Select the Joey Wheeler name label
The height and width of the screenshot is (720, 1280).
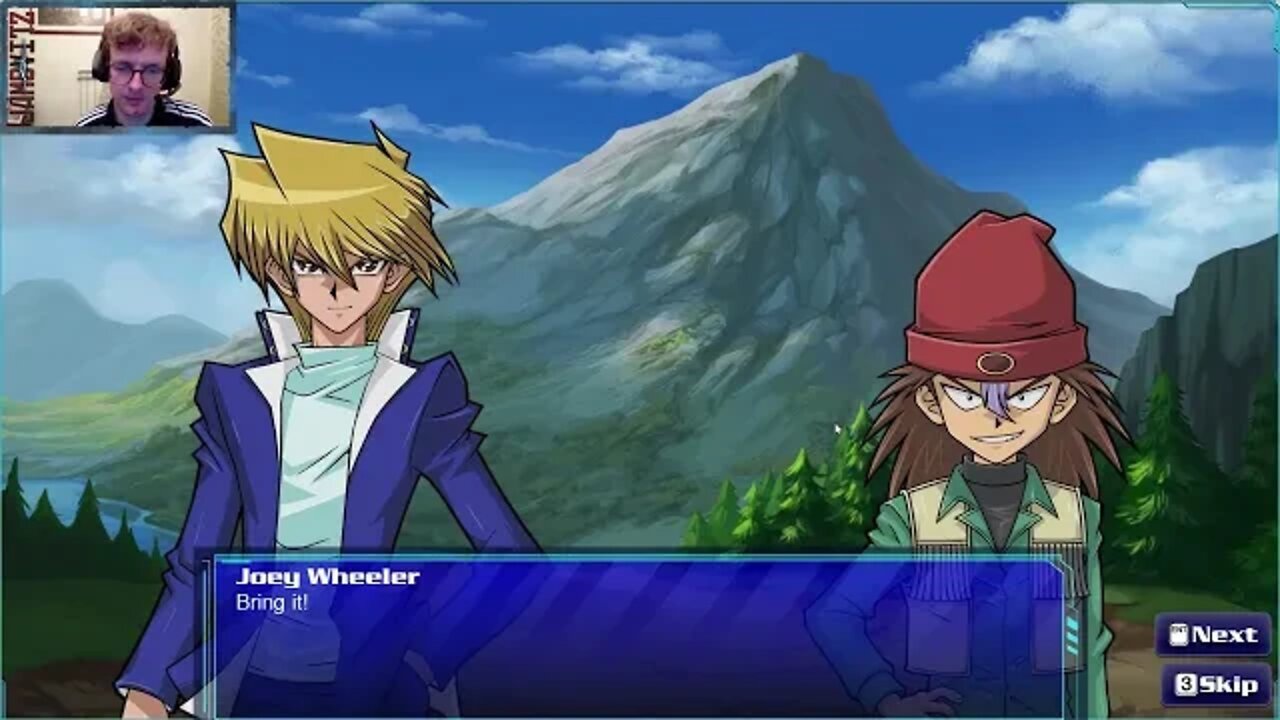click(328, 575)
